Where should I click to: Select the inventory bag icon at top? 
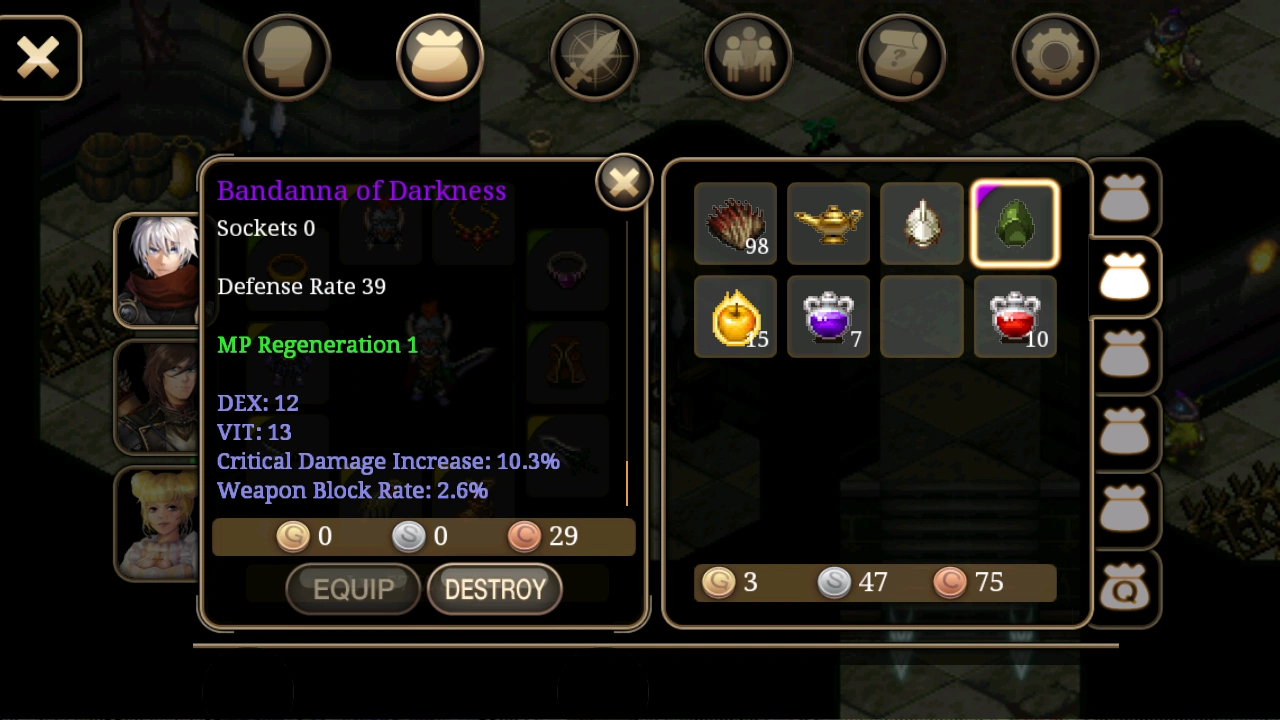(x=440, y=57)
